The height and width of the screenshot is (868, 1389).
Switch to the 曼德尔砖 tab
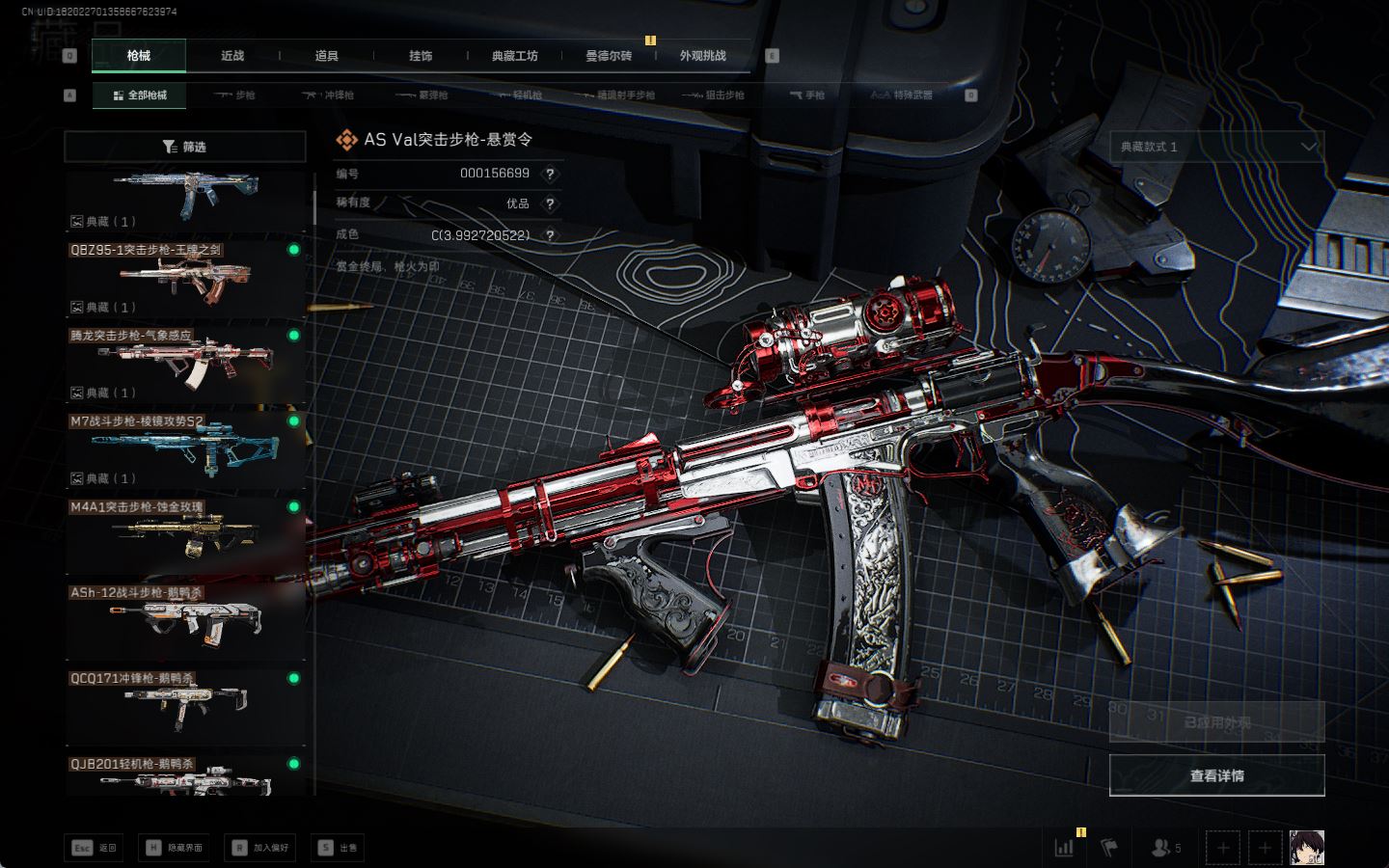[609, 56]
